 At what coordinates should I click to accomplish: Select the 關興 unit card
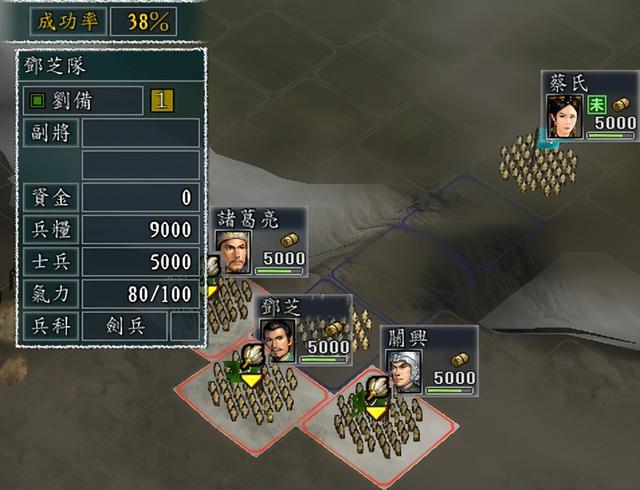point(428,360)
